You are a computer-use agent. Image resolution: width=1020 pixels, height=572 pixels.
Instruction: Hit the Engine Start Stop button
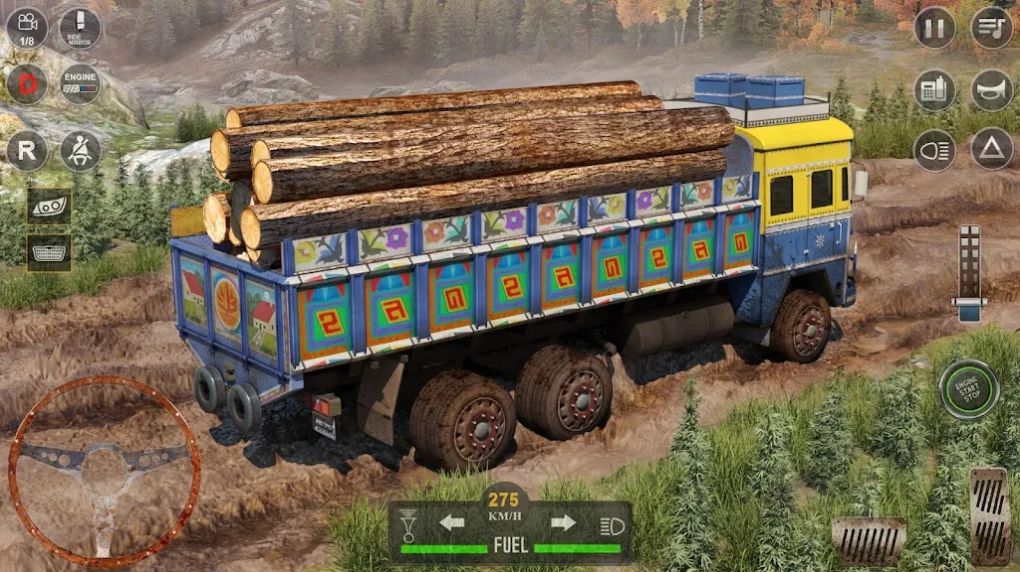coord(968,389)
